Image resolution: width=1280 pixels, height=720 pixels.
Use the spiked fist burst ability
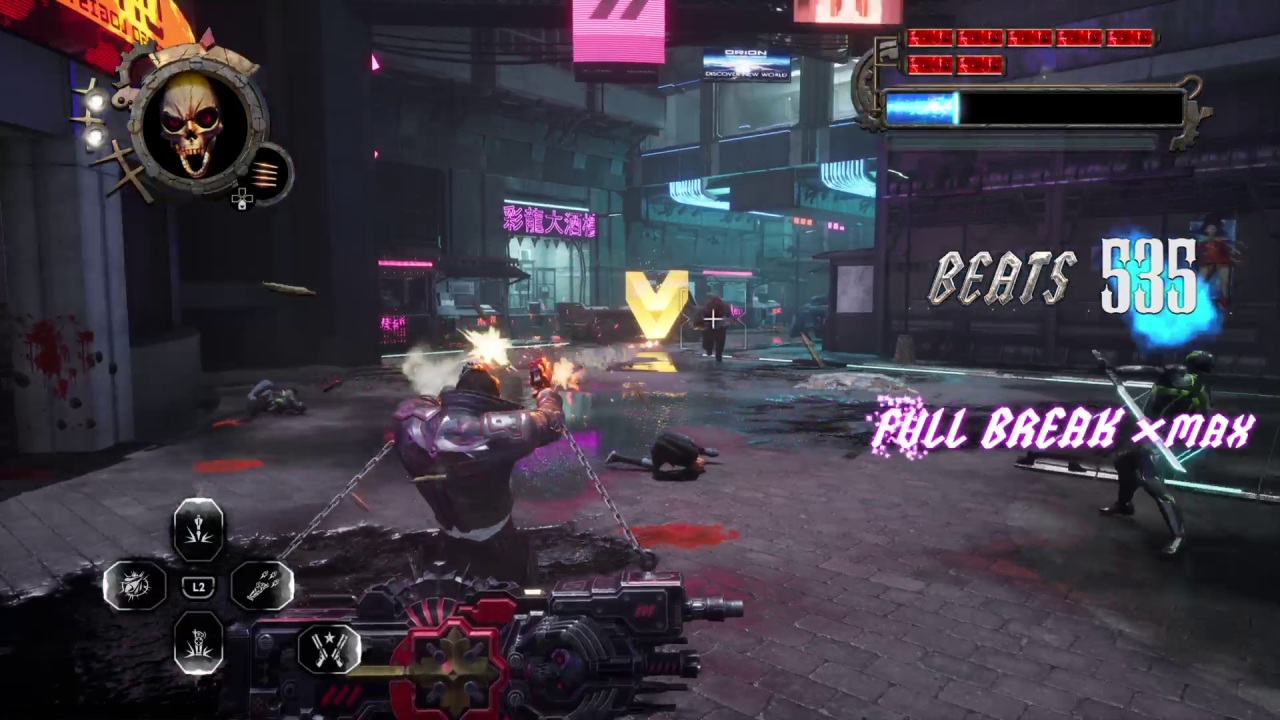[x=135, y=585]
